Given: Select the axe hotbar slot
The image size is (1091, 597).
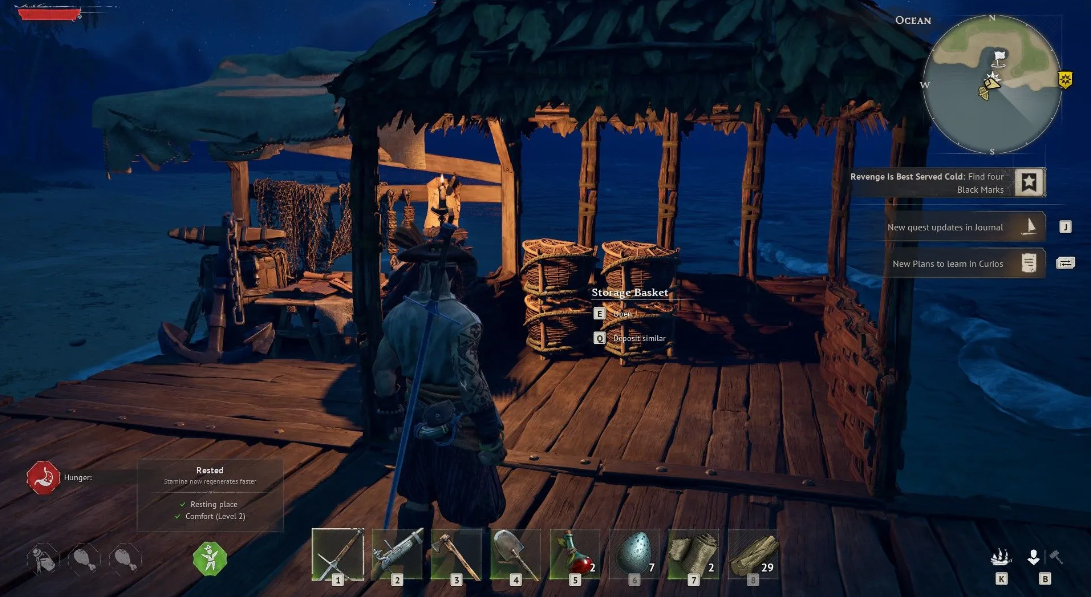Looking at the screenshot, I should click(456, 552).
